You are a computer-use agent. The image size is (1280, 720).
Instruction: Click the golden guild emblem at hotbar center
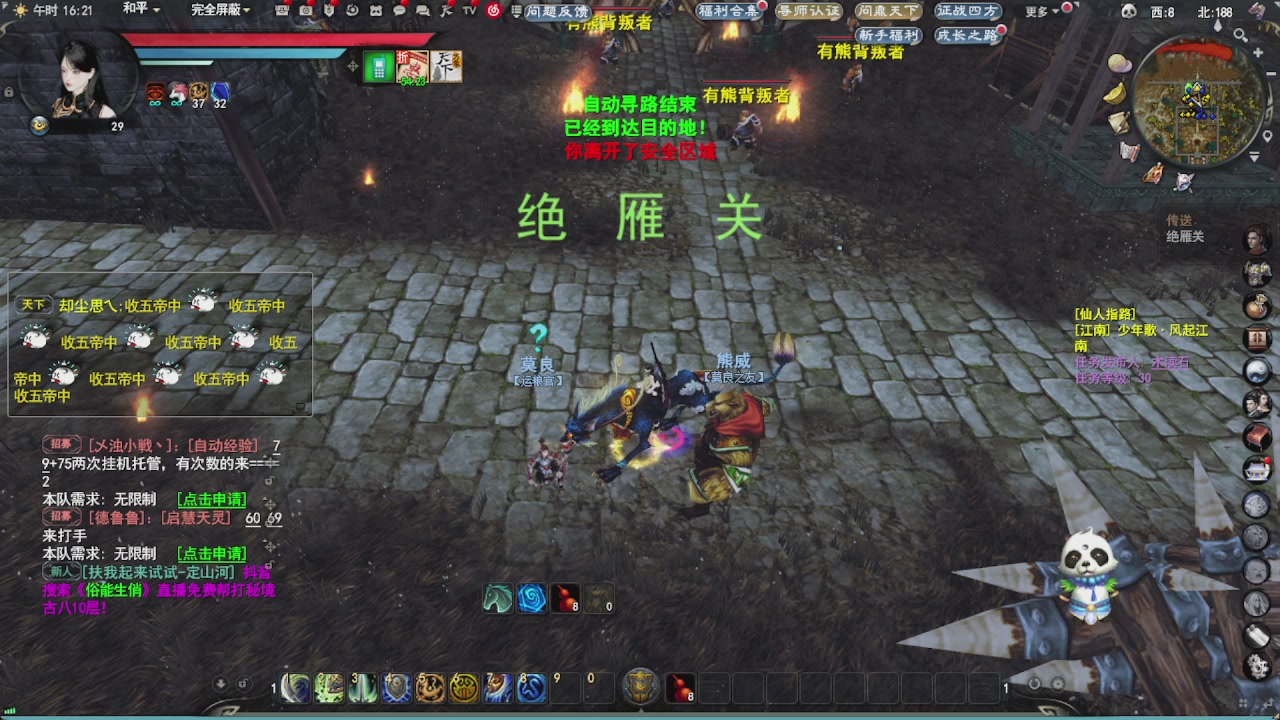[x=639, y=687]
